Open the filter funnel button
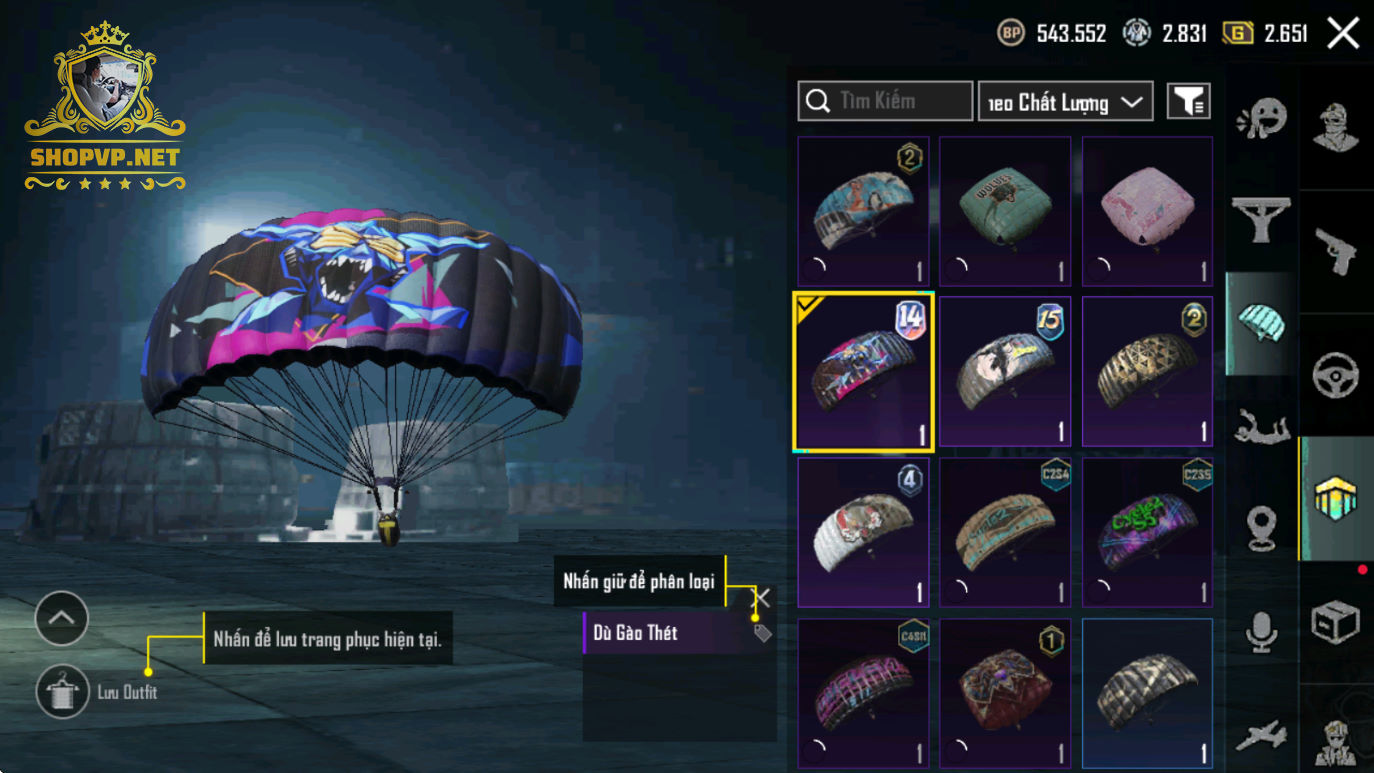 click(1188, 101)
